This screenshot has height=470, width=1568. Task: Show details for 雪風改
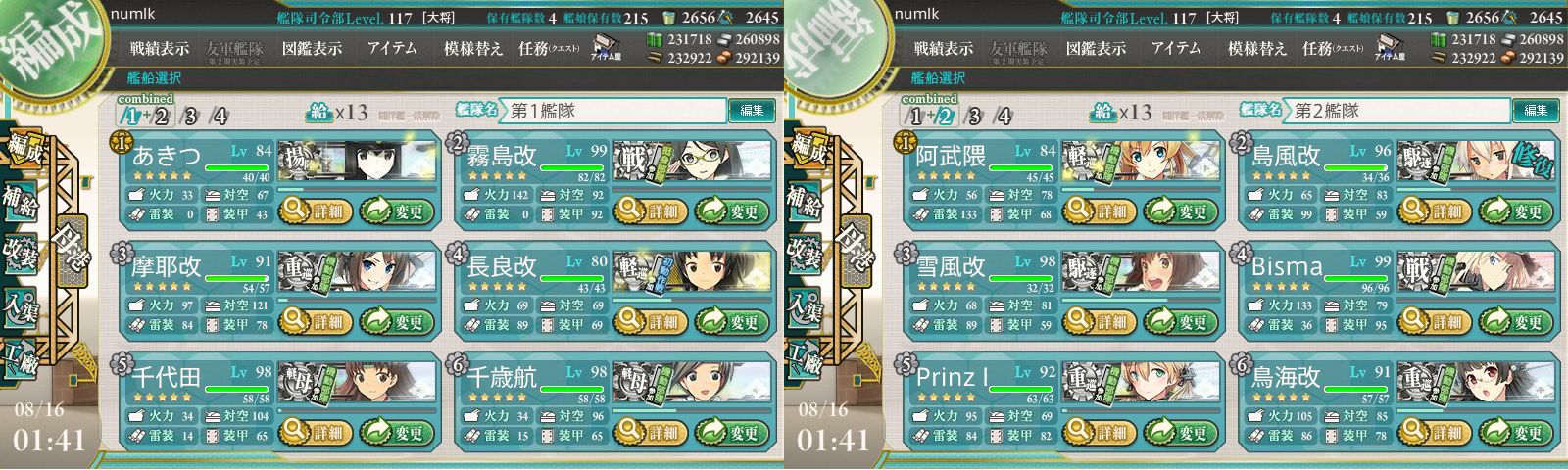tap(1100, 321)
